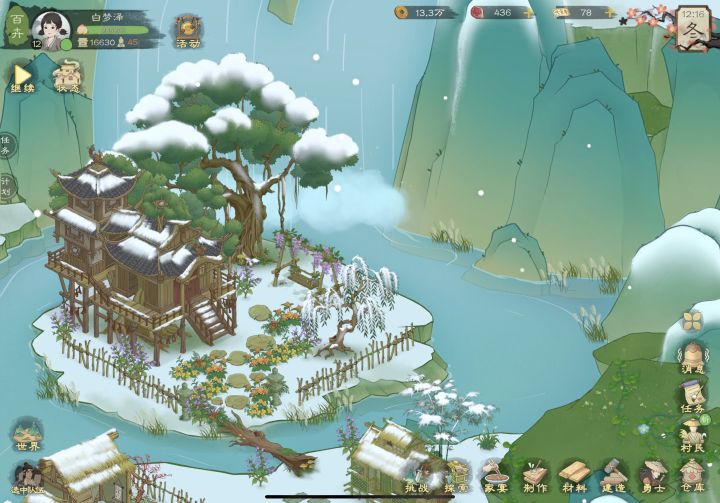This screenshot has width=720, height=503.
Task: Open the winter 冬 season calendar
Action: click(693, 26)
